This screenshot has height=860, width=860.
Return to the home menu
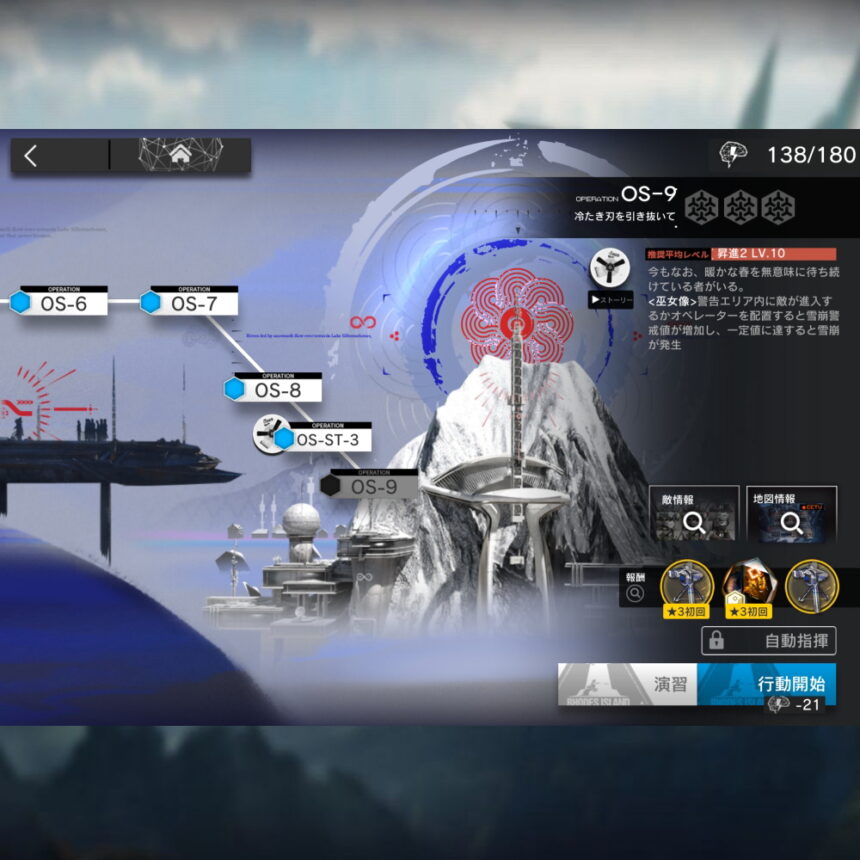click(x=180, y=155)
